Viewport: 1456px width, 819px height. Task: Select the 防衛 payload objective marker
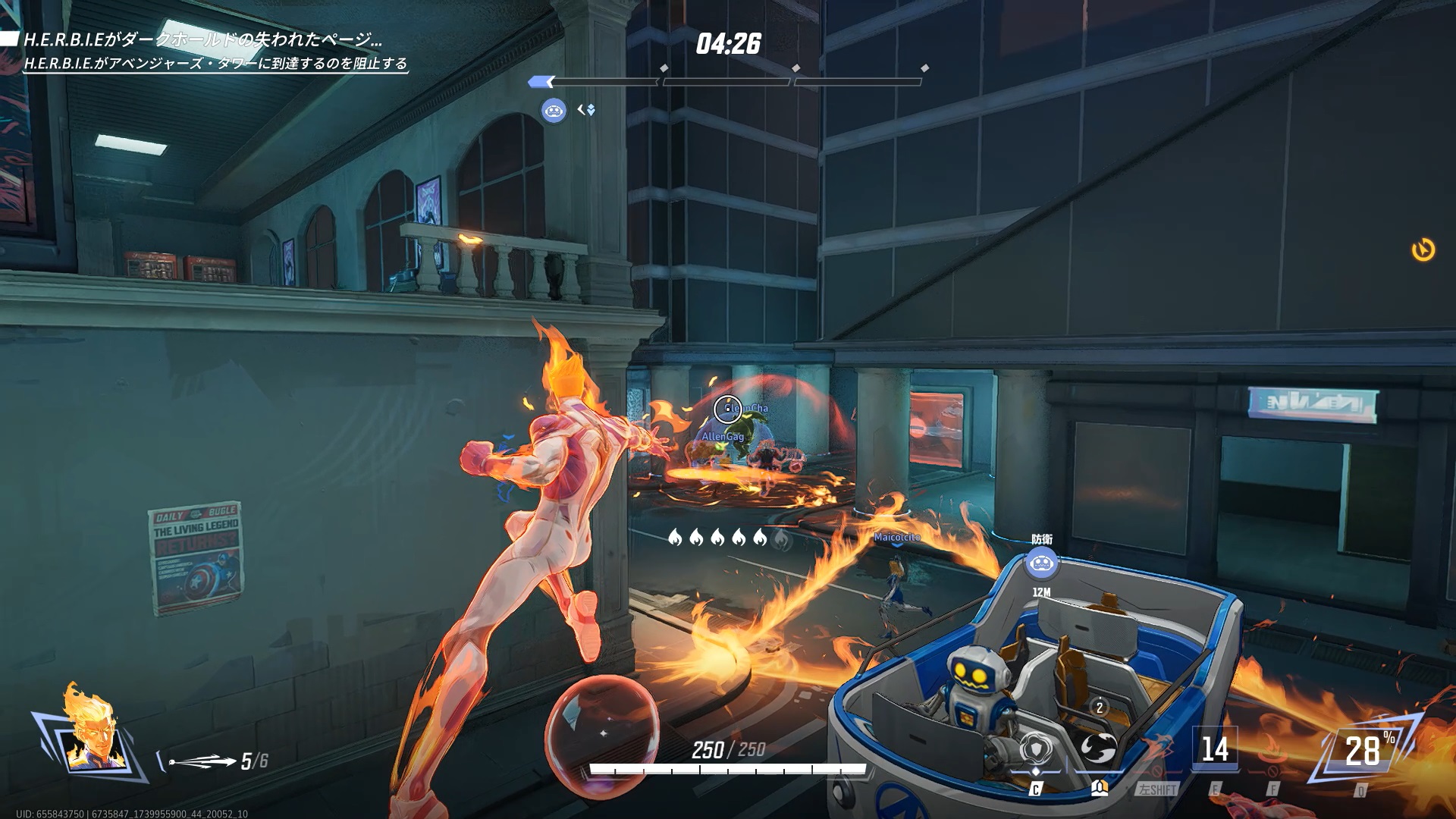pos(1041,563)
